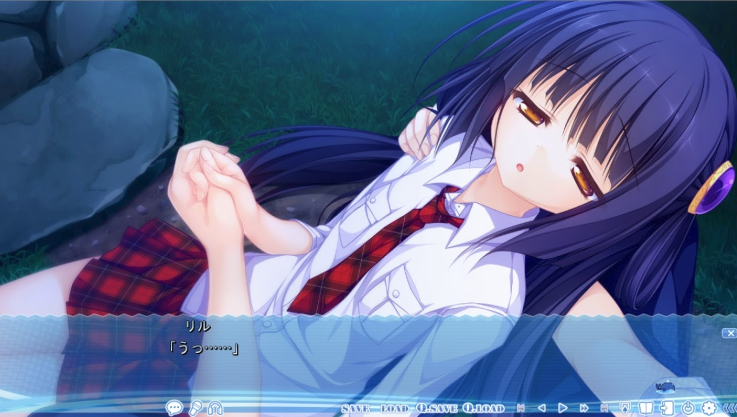Hide the dialogue box with the X button
This screenshot has width=737, height=417.
tap(729, 333)
